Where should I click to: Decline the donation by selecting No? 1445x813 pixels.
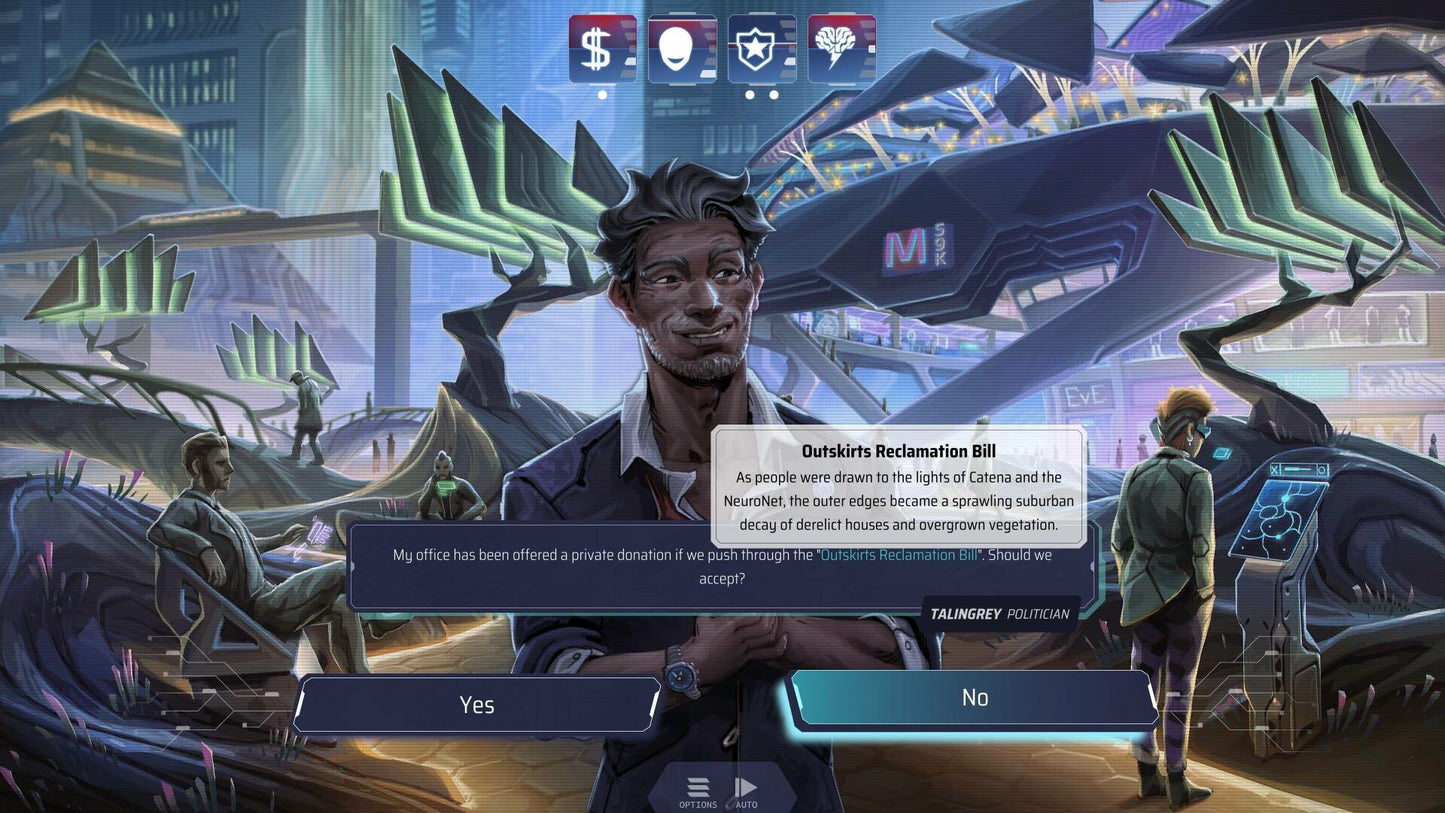click(x=973, y=697)
